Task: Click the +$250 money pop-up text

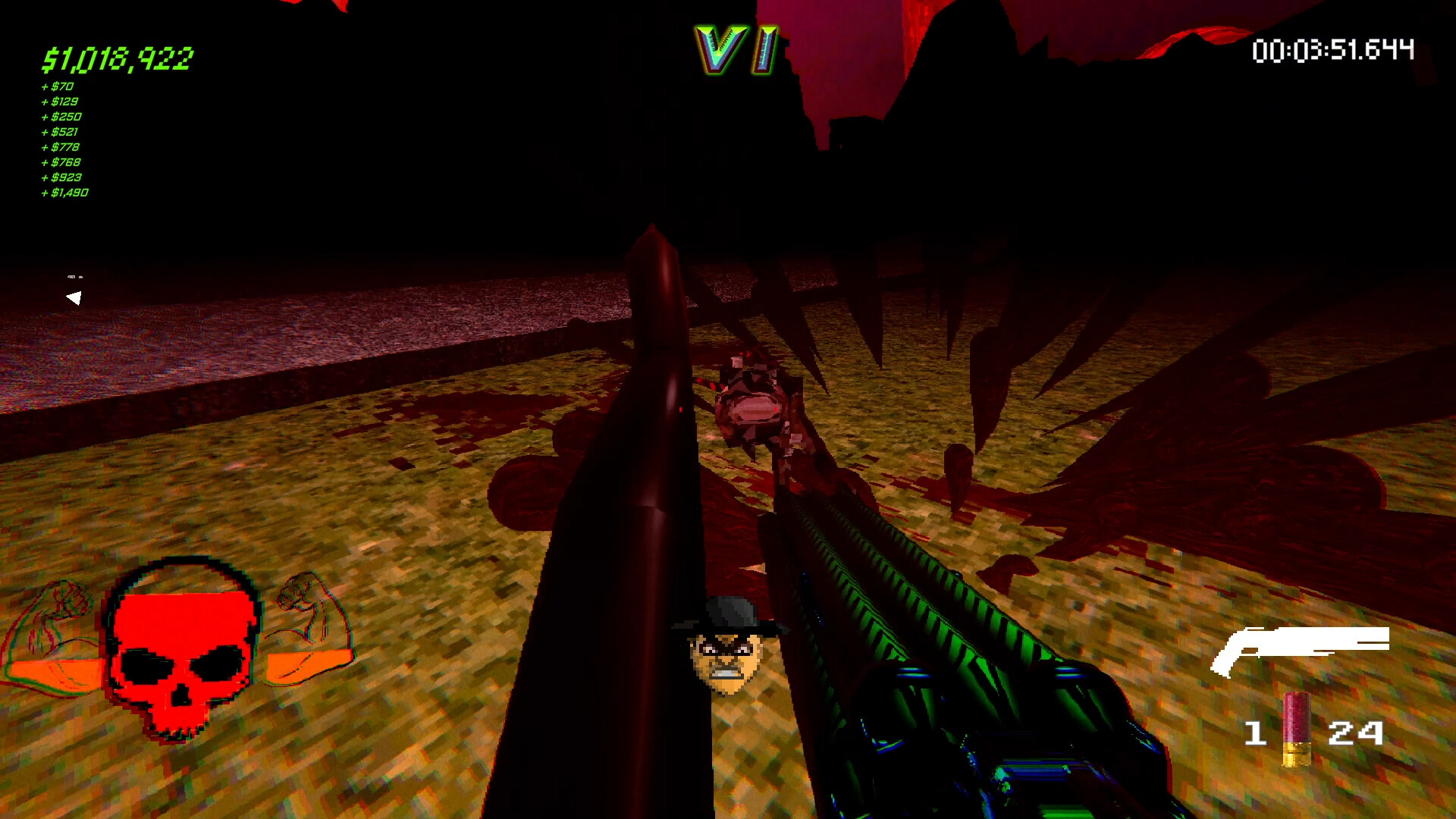Action: (x=61, y=117)
